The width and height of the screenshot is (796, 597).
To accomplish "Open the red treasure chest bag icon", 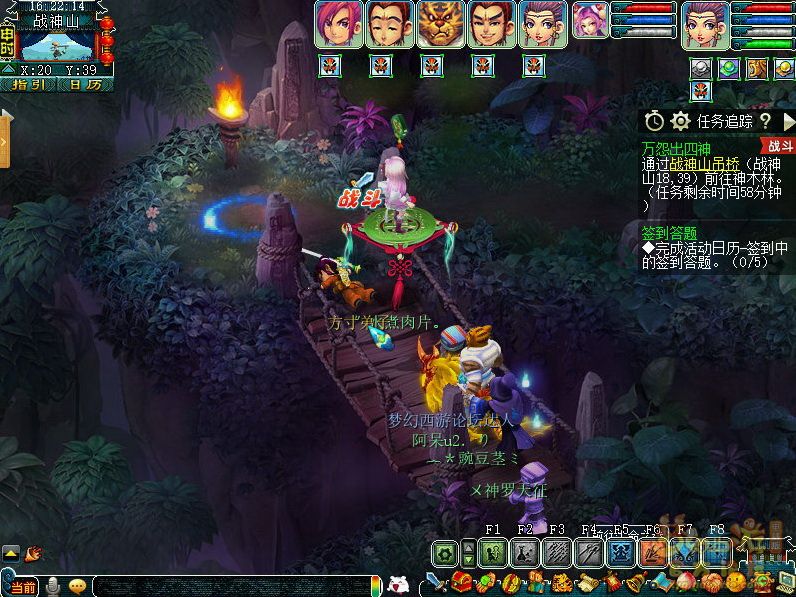I will point(461,582).
